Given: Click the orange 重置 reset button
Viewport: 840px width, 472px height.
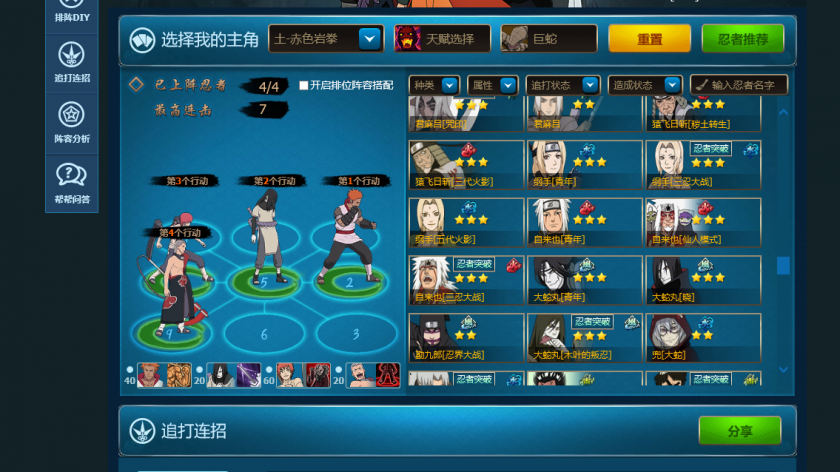Looking at the screenshot, I should 649,39.
